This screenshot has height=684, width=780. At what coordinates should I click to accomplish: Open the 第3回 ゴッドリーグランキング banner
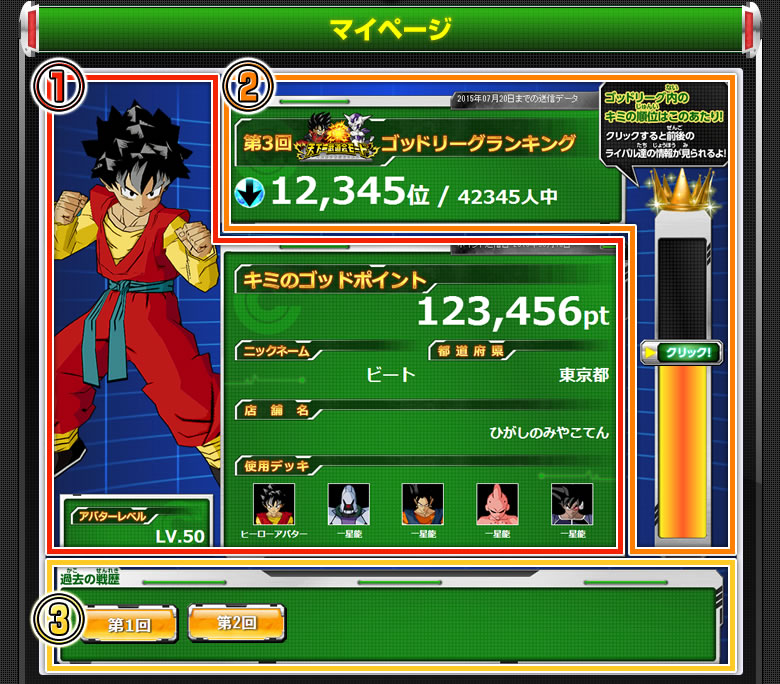[424, 144]
